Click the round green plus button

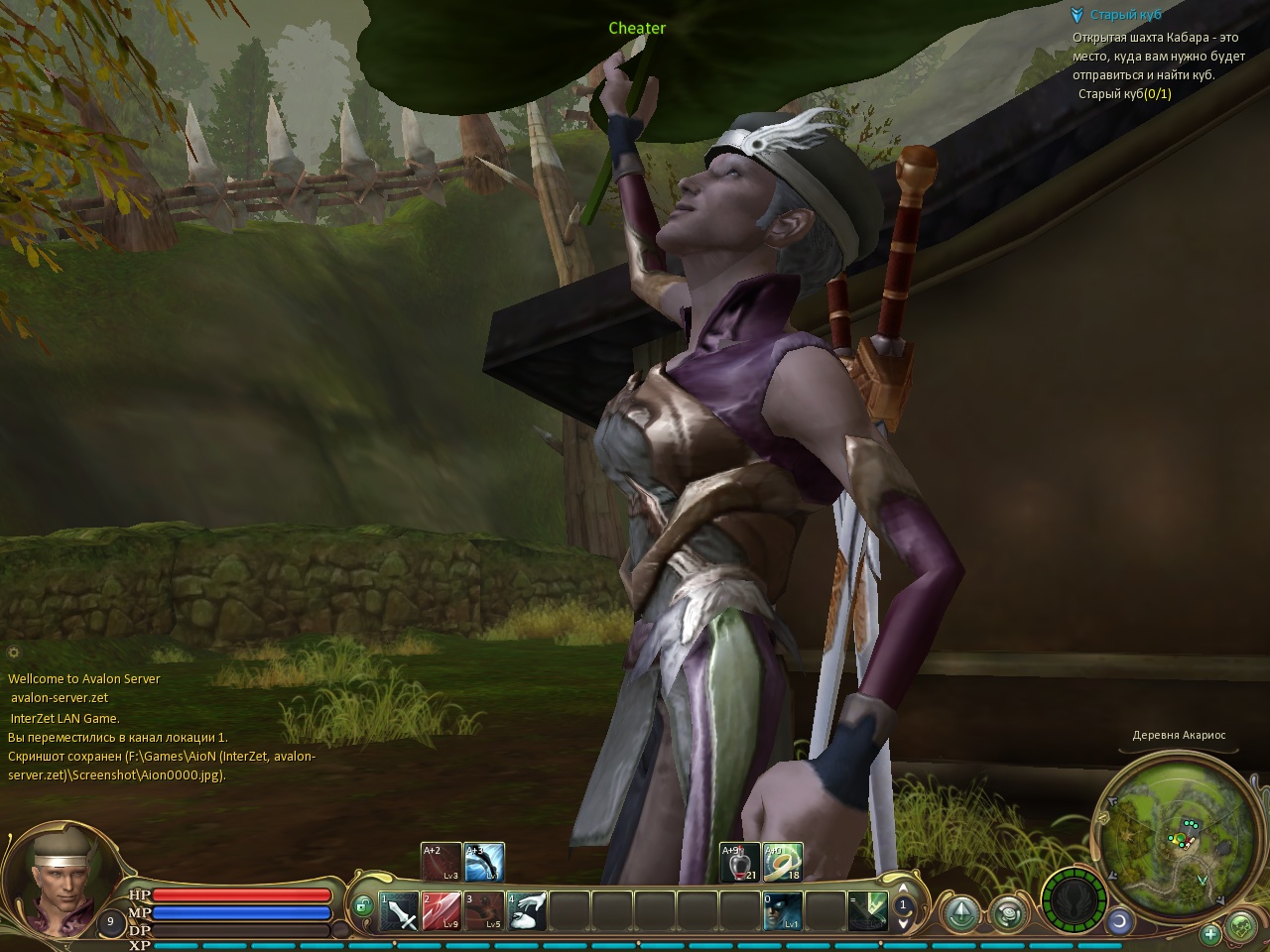tap(1210, 933)
